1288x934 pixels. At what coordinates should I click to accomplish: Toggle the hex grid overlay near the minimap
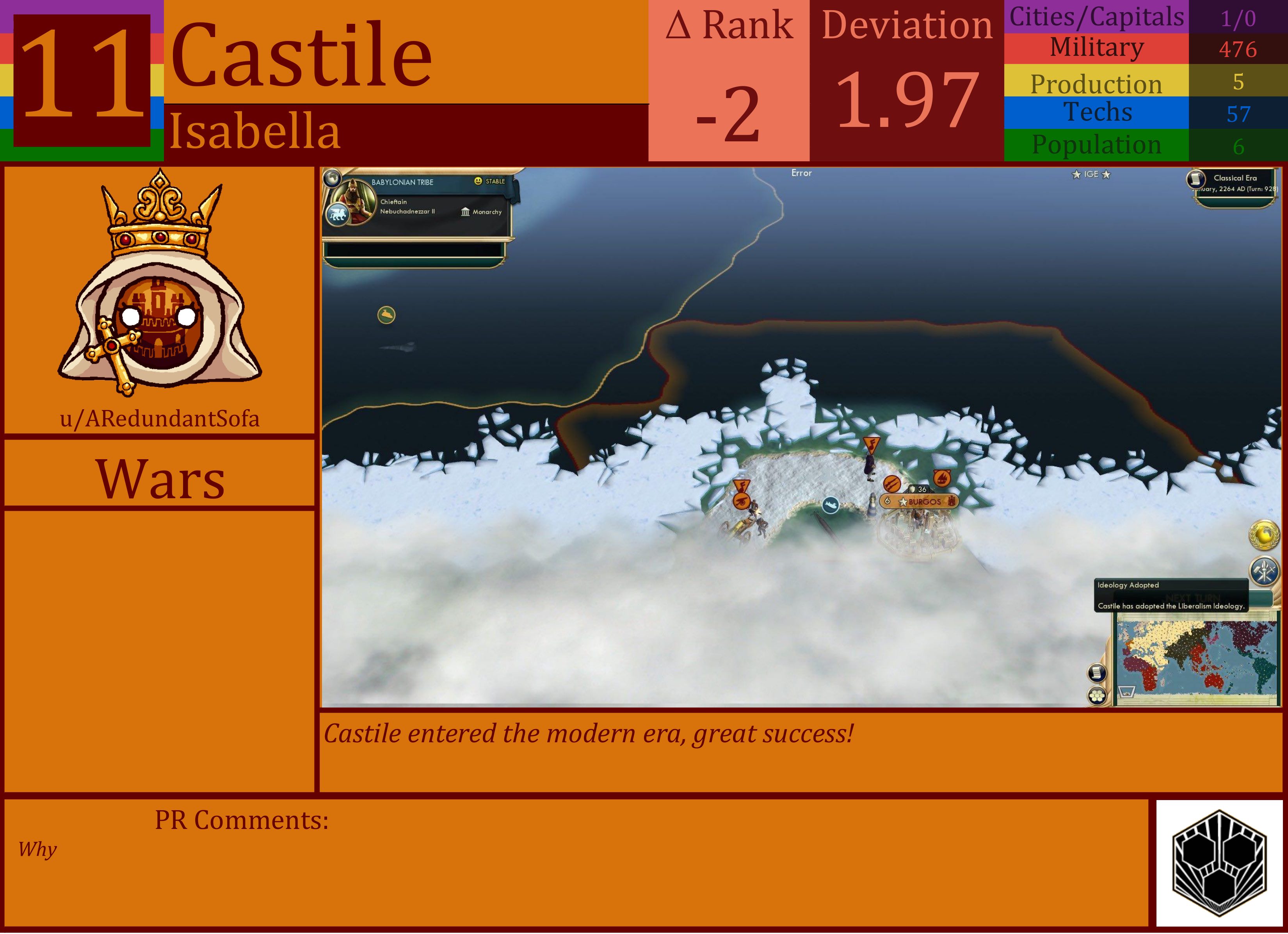pos(1097,695)
